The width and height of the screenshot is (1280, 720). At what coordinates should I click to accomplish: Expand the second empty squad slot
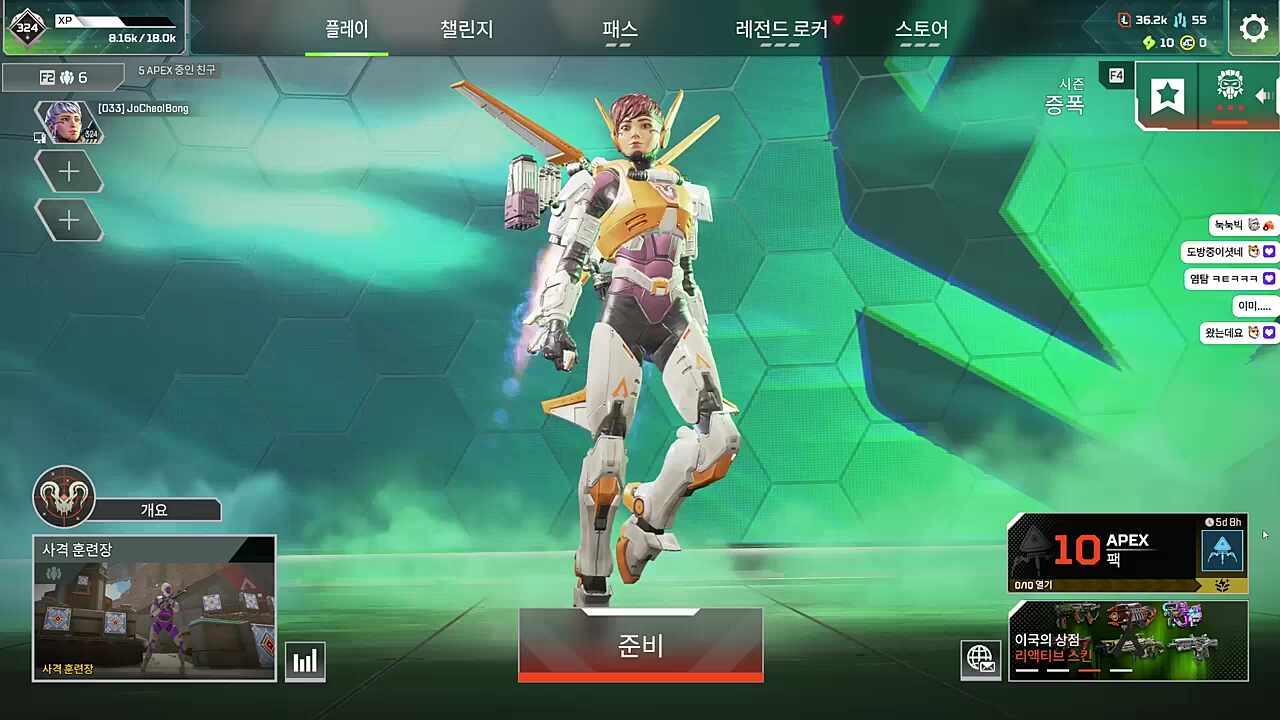[x=68, y=220]
